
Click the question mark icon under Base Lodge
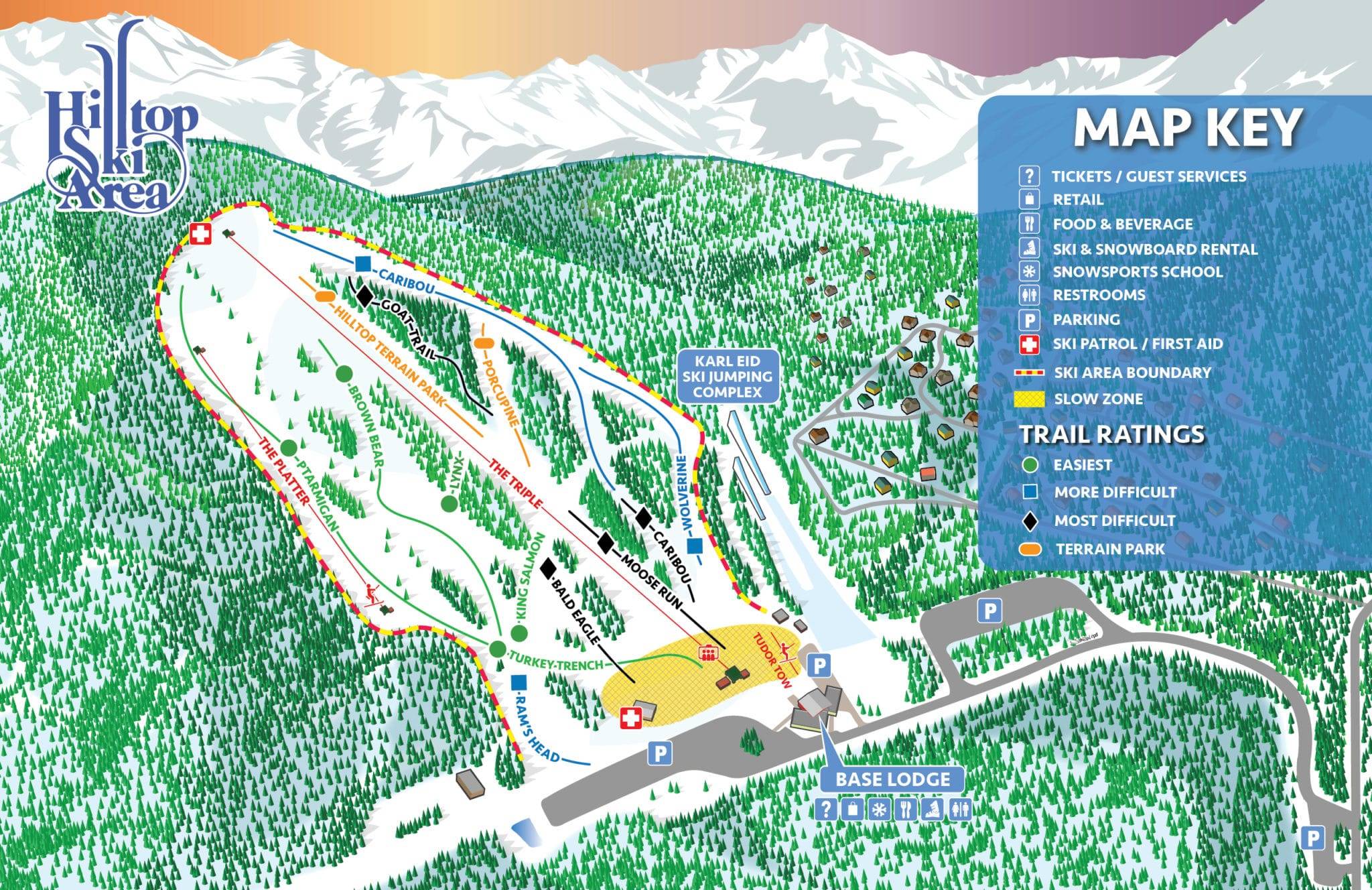(x=827, y=810)
